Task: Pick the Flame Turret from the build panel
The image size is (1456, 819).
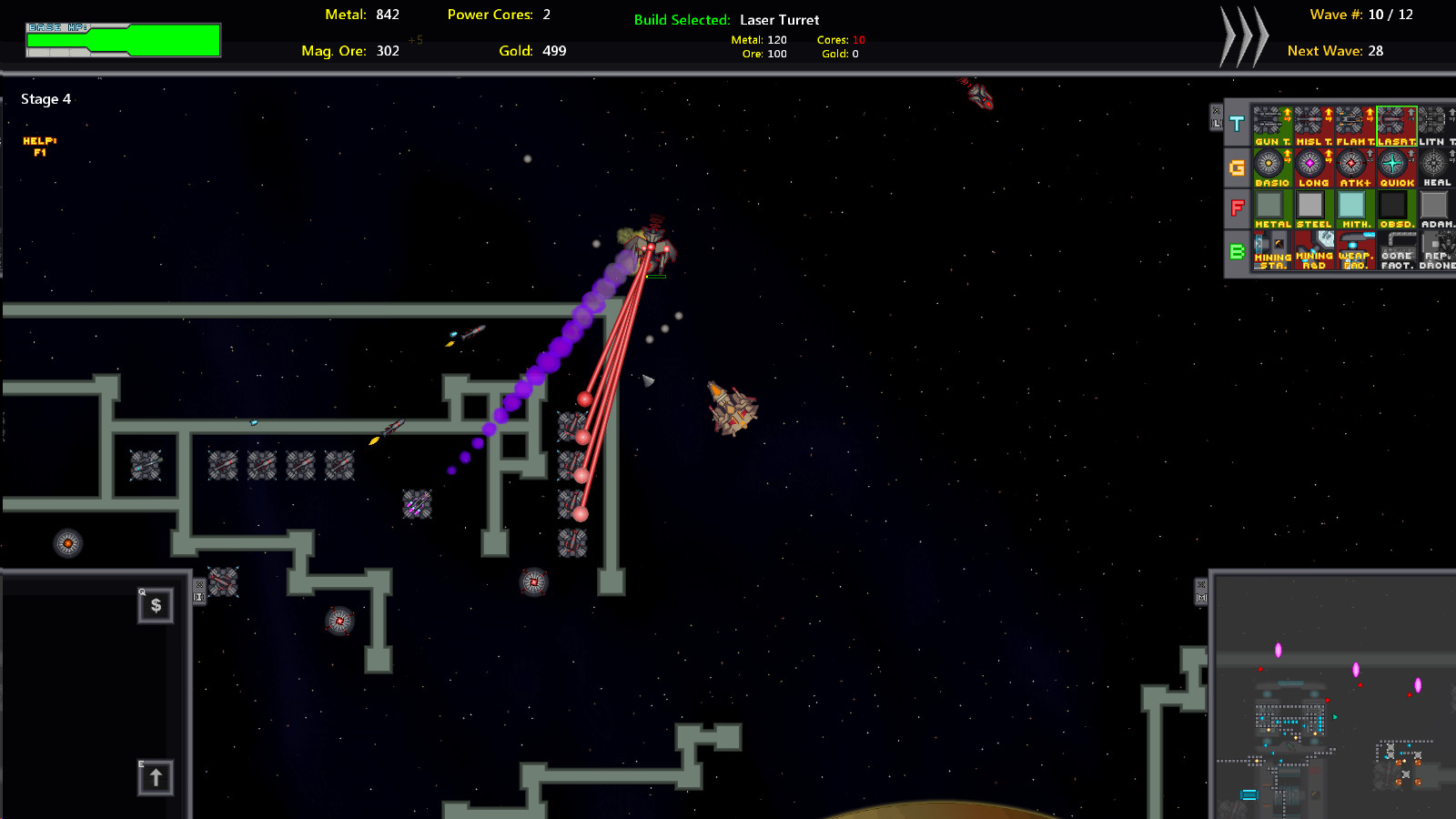Action: tap(1355, 123)
